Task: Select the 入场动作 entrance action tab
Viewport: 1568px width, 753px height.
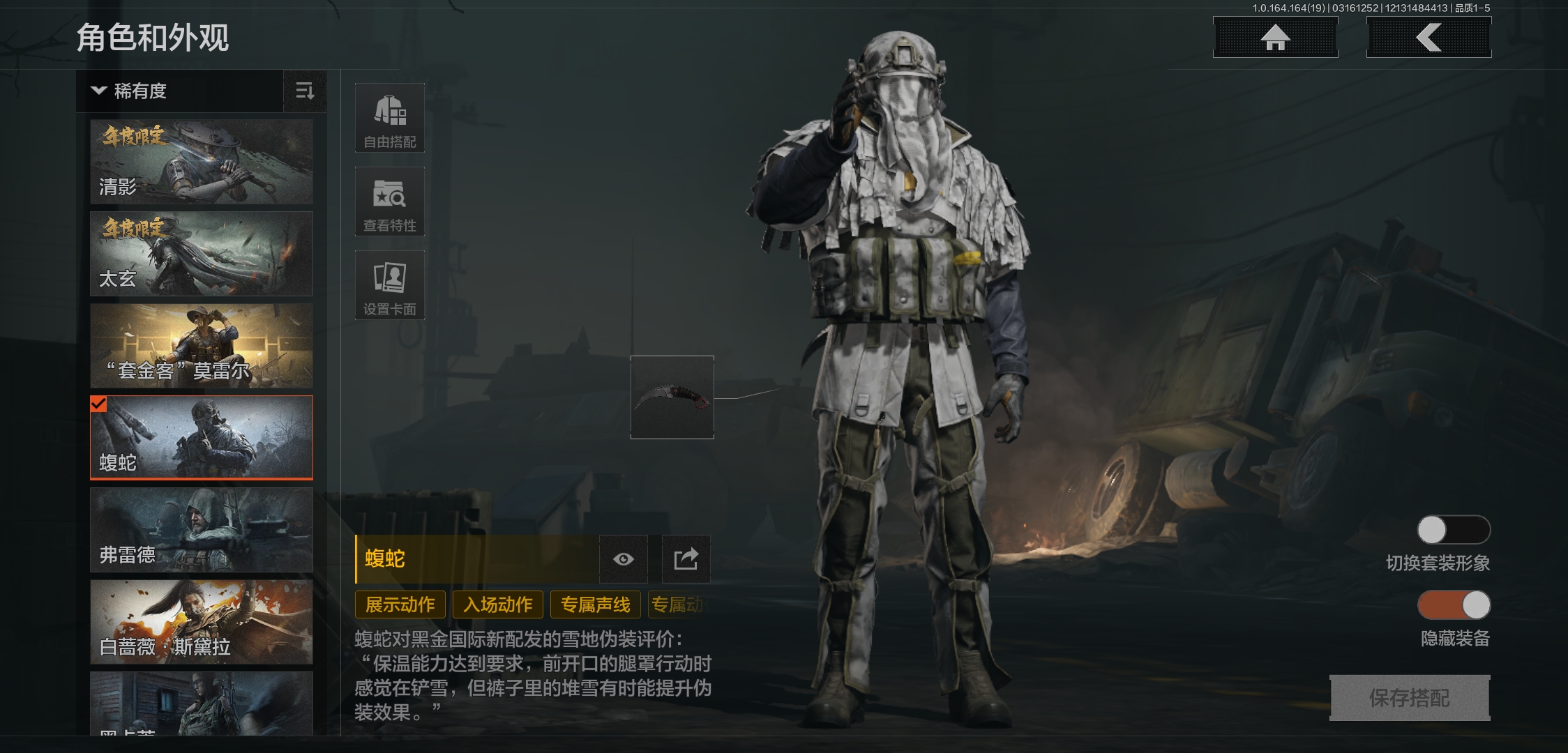Action: tap(497, 604)
